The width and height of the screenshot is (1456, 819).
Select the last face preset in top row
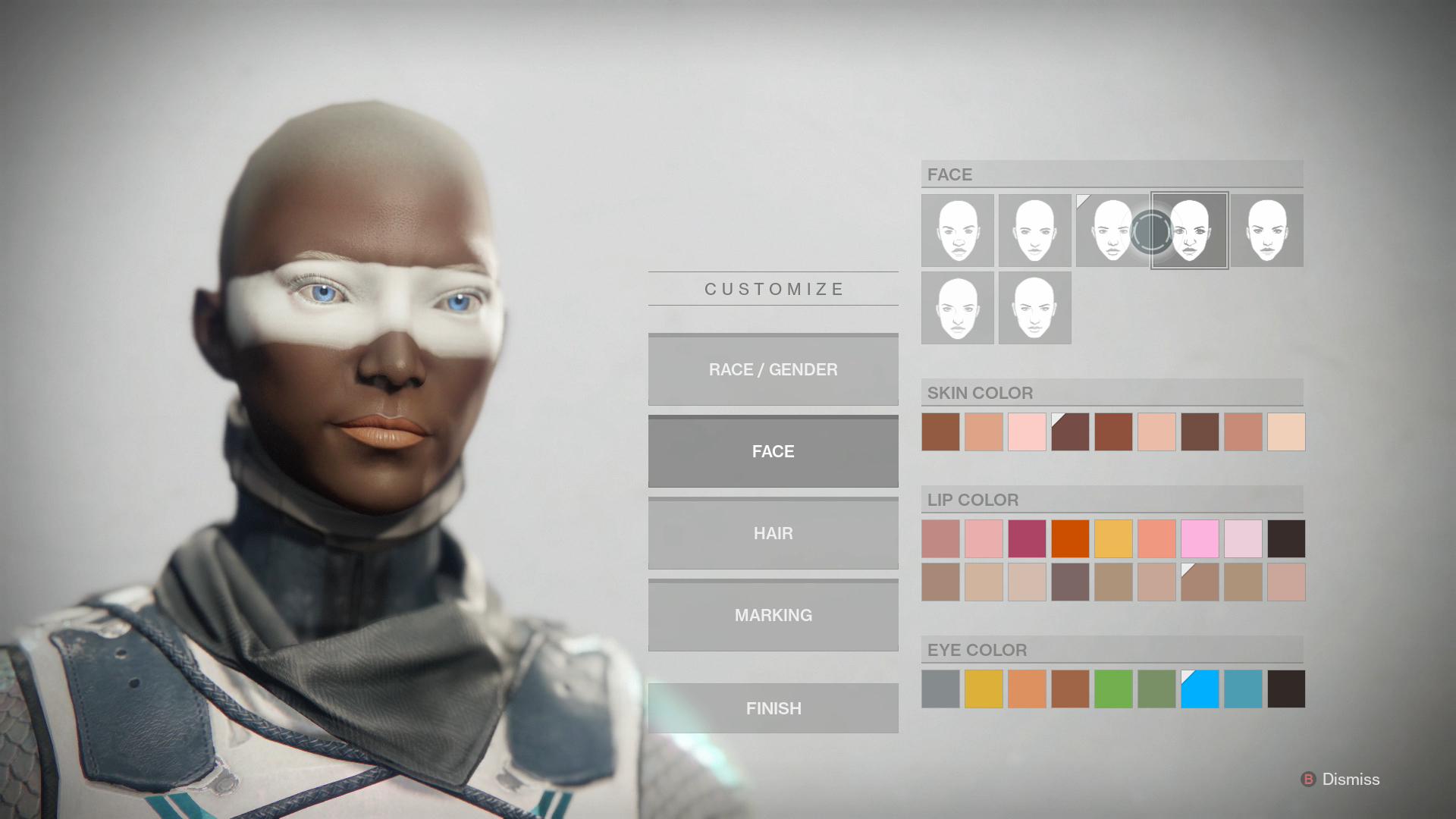click(1266, 231)
